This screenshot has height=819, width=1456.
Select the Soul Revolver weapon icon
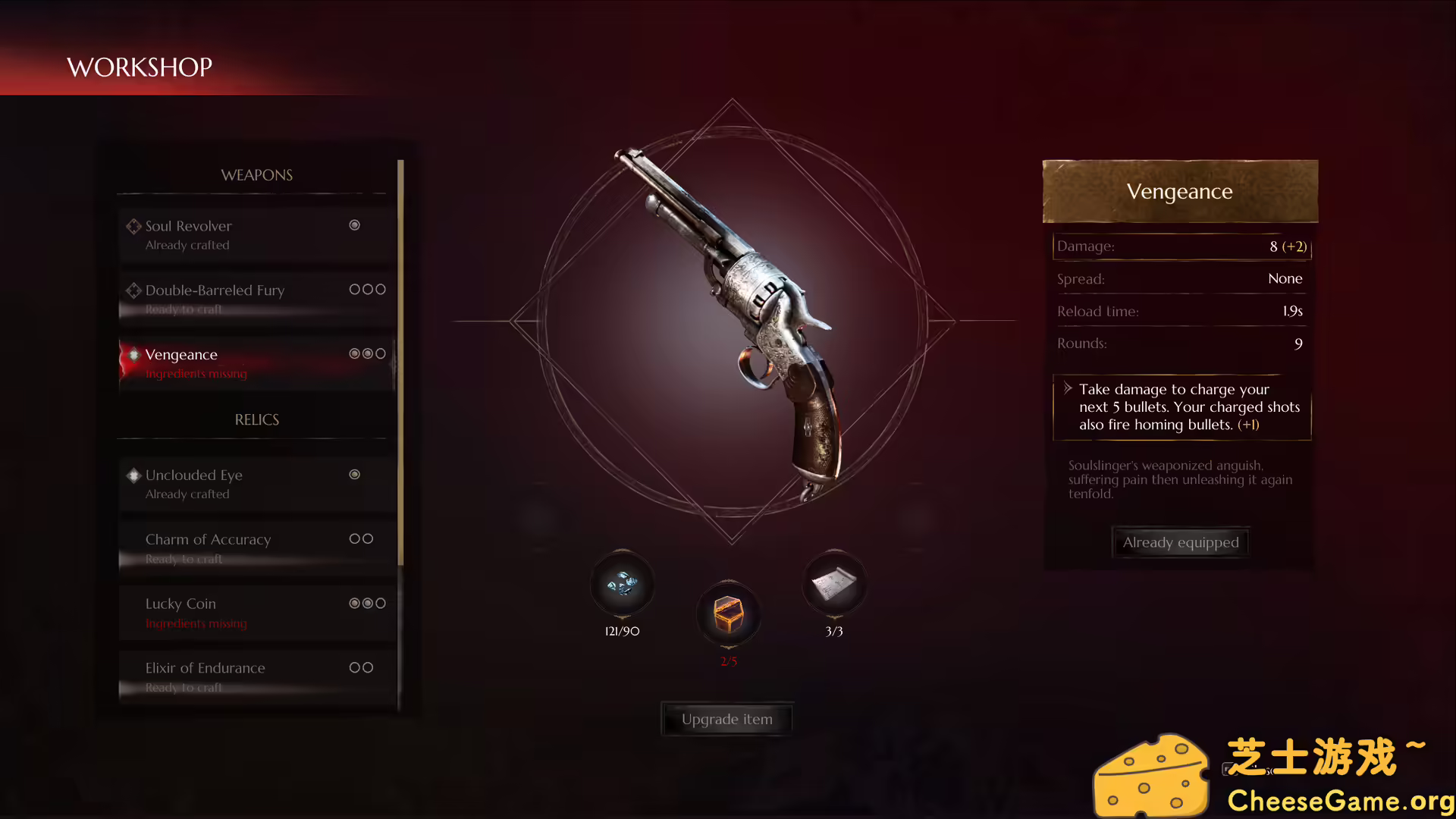tap(133, 226)
